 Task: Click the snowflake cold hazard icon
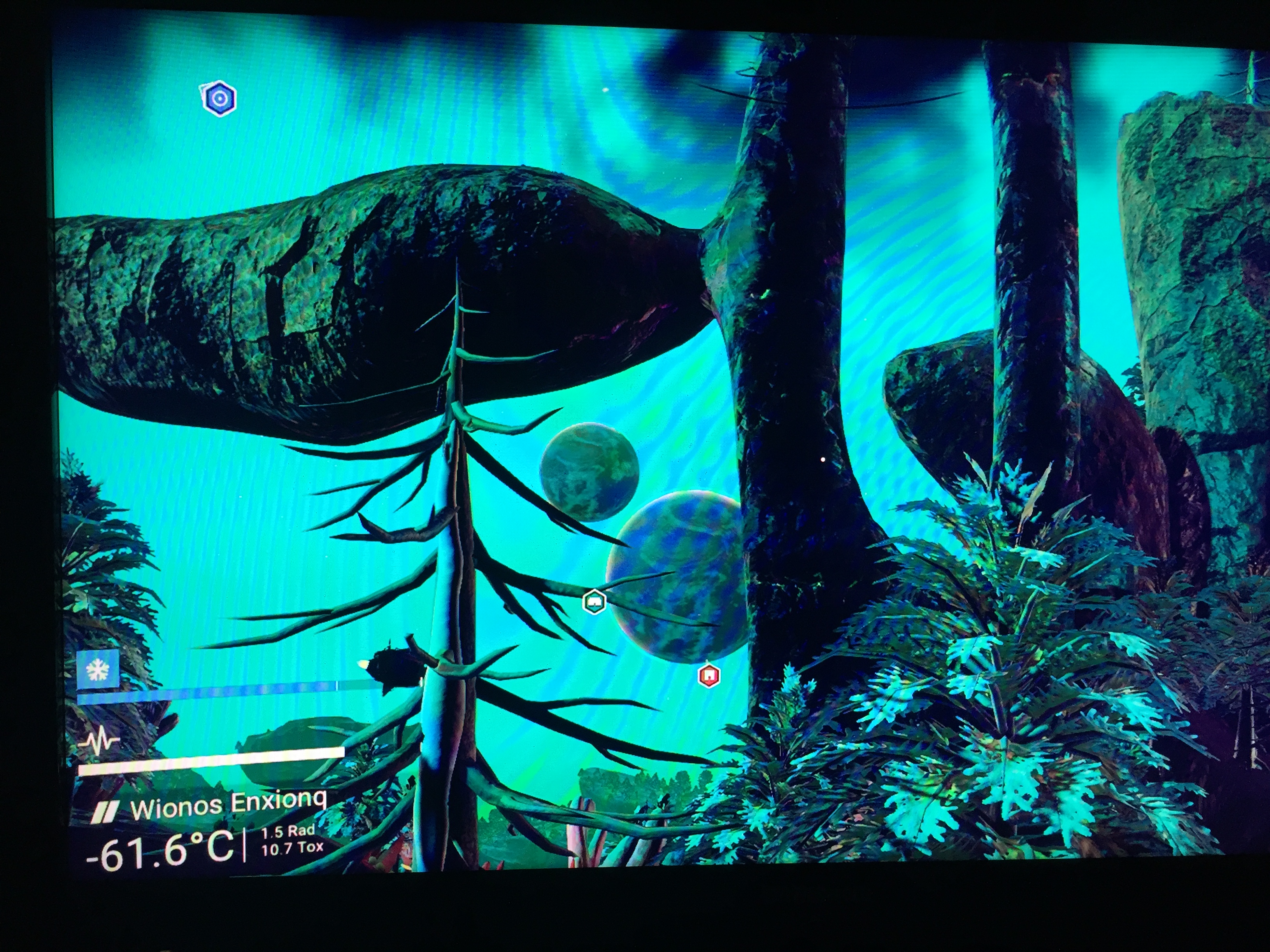click(x=98, y=669)
